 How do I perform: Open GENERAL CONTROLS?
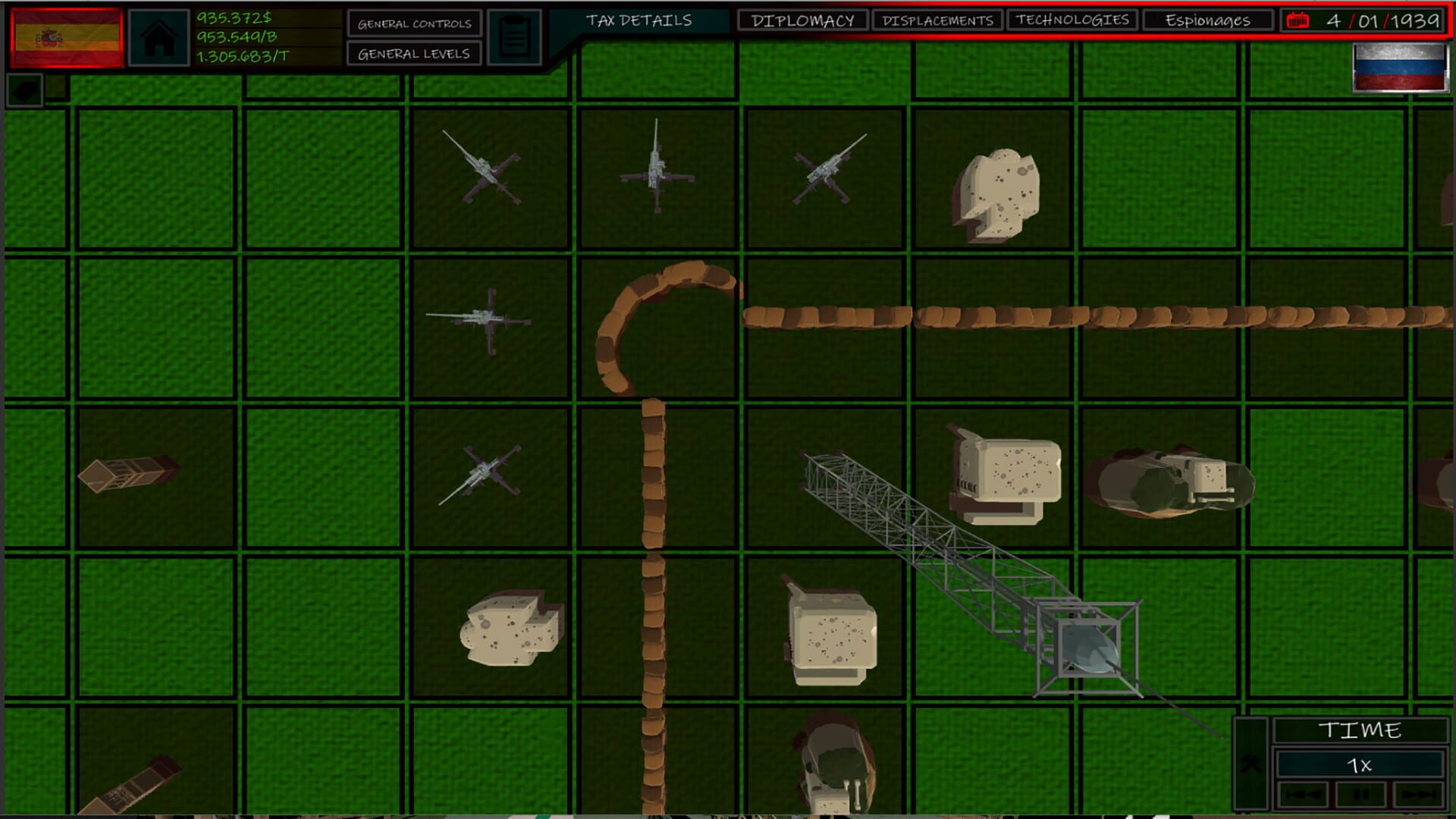point(413,24)
